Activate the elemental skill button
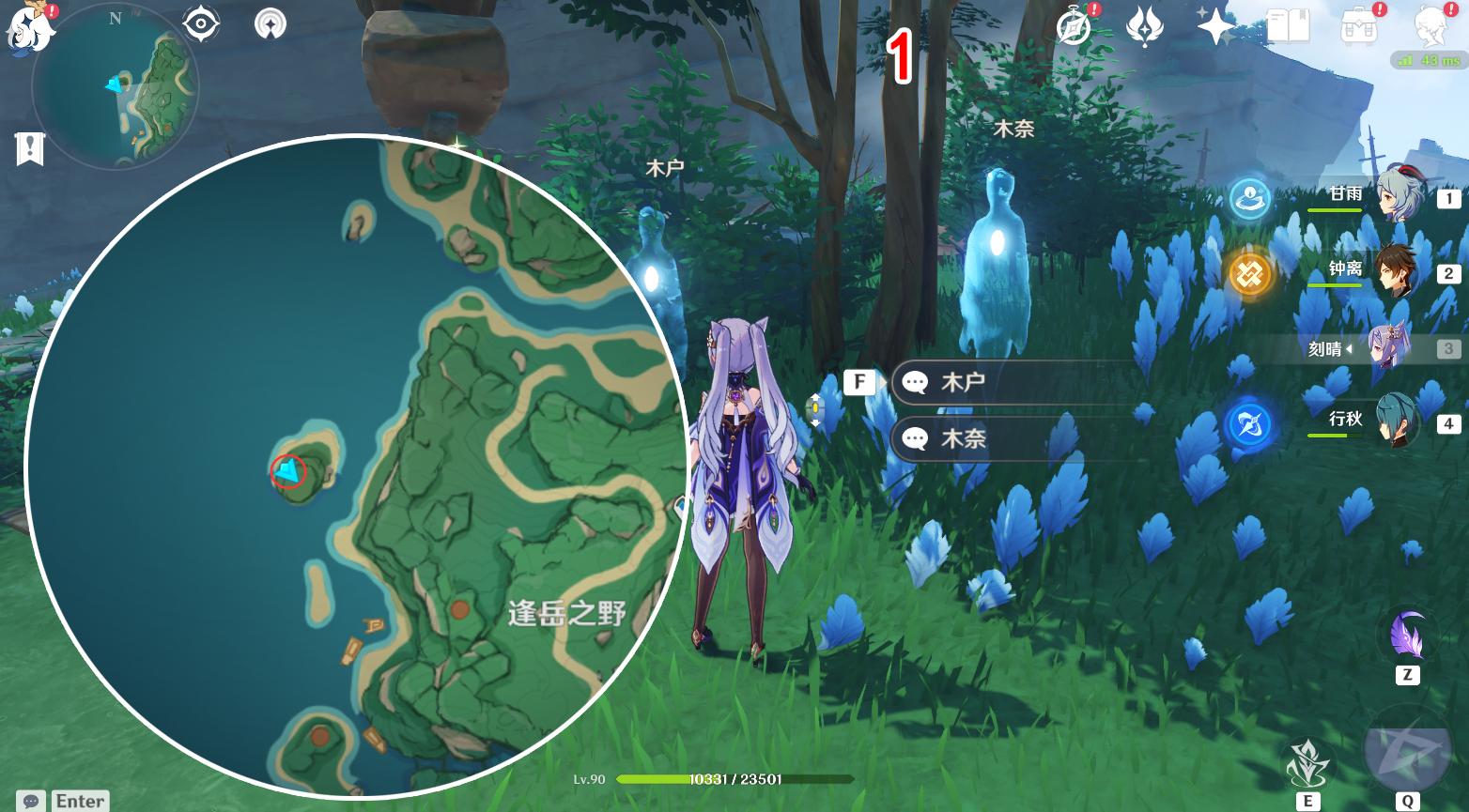Screen dimensions: 1469x812 (1307, 762)
